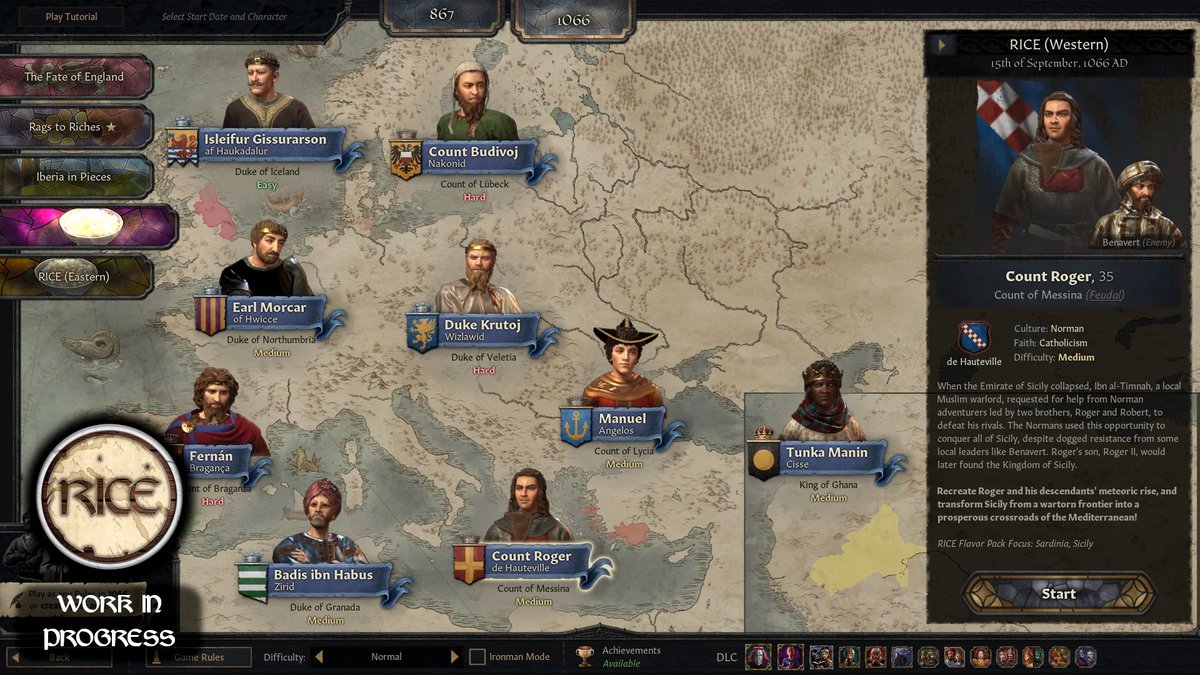1200x675 pixels.
Task: Pick Isleifur Gissurarson, Duke of Iceland
Action: point(265,141)
